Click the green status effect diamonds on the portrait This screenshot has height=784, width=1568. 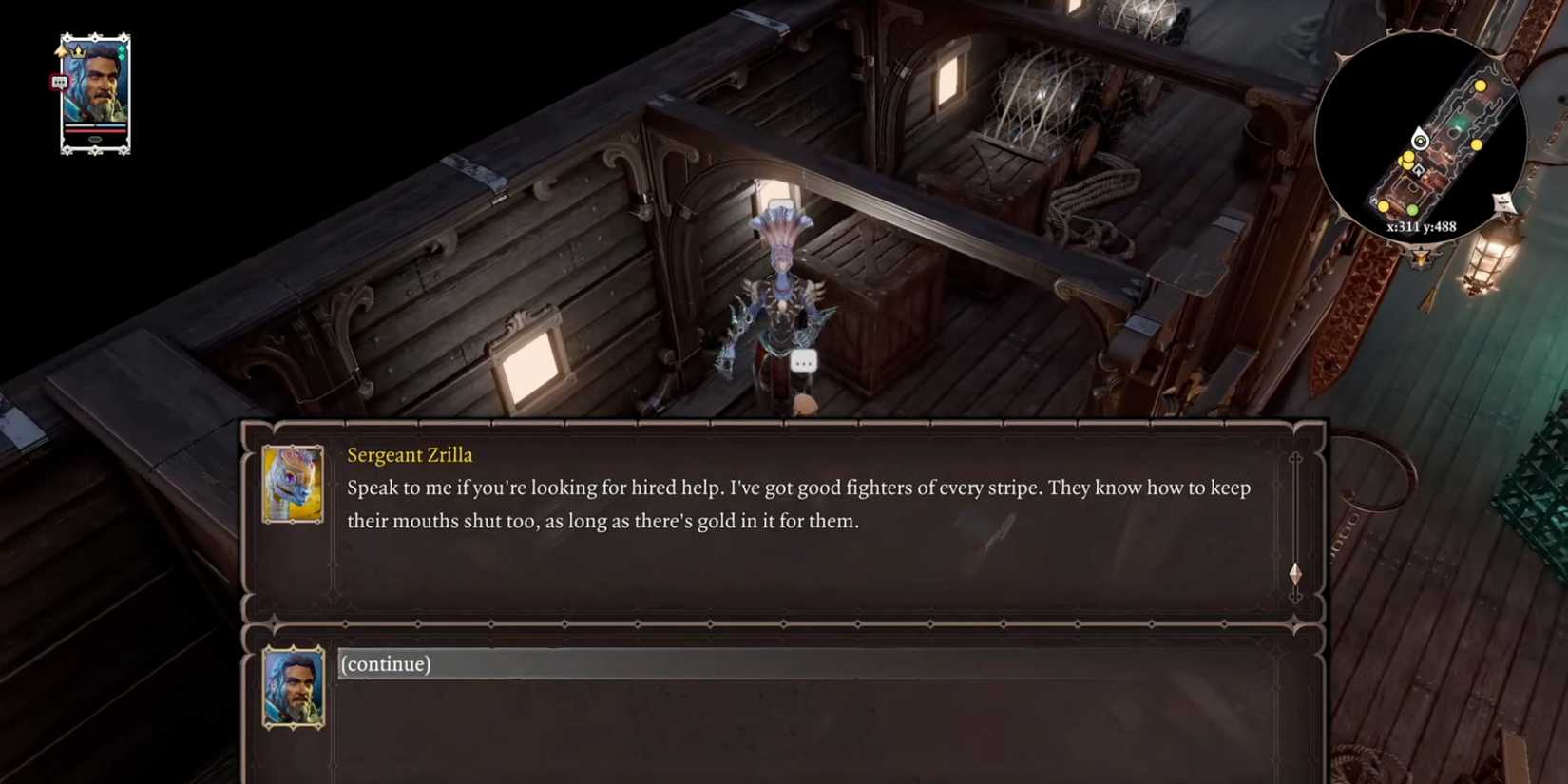pyautogui.click(x=122, y=52)
